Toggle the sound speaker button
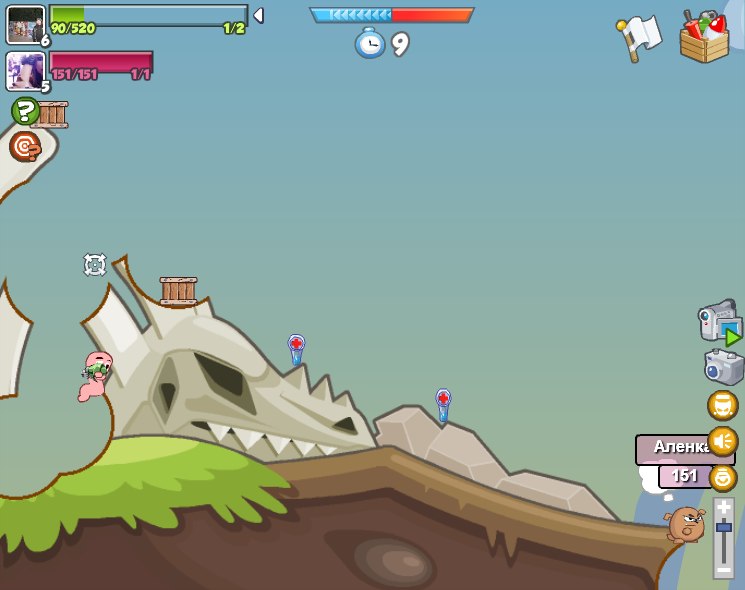The width and height of the screenshot is (745, 590). (x=722, y=441)
